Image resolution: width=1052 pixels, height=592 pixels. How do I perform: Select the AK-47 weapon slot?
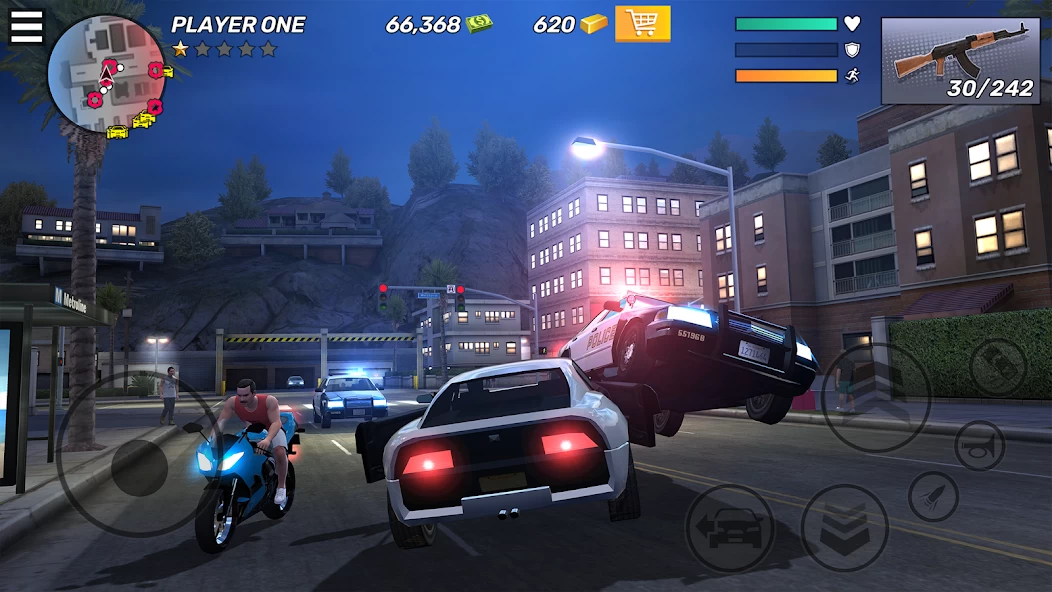tap(959, 61)
